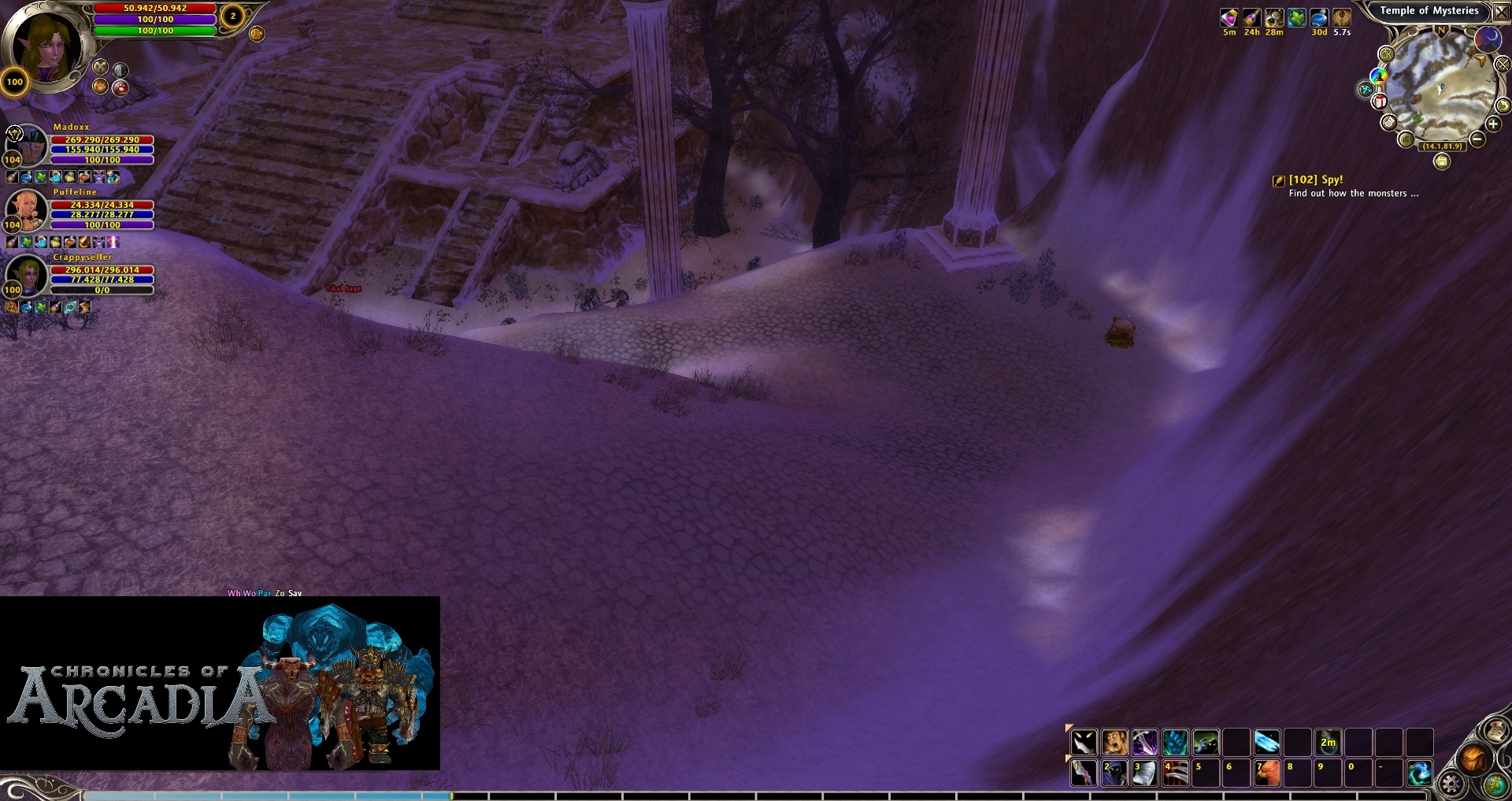Zoom out the minimap with the minus button
The height and width of the screenshot is (801, 1512).
point(1477,139)
